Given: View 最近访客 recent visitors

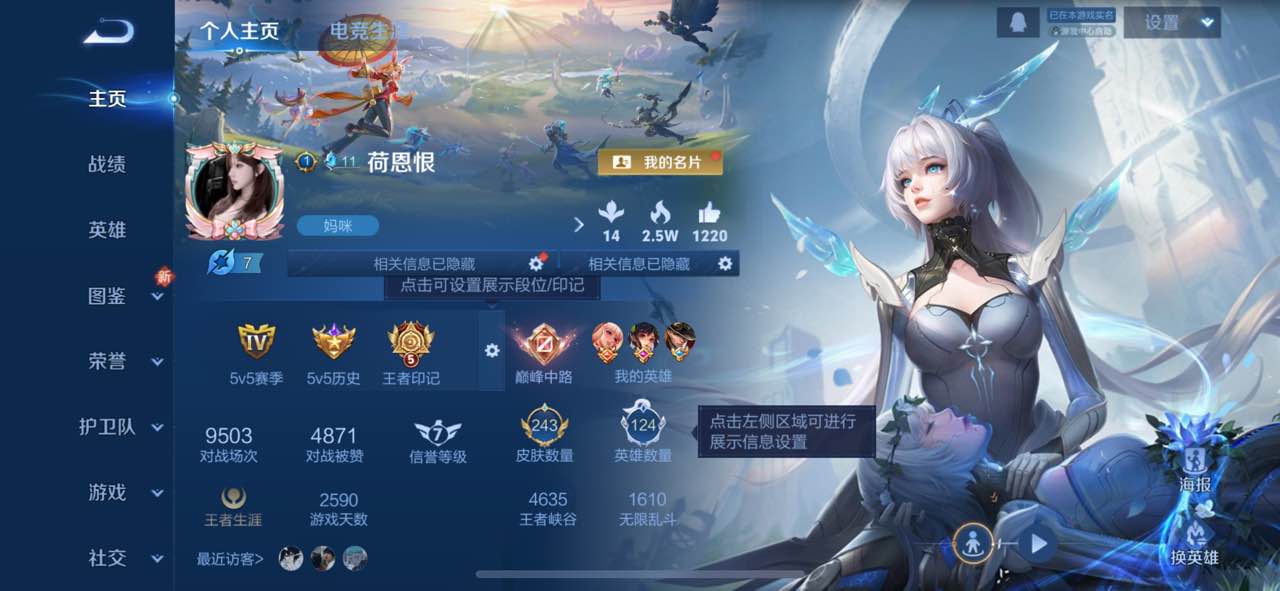Looking at the screenshot, I should (x=231, y=559).
